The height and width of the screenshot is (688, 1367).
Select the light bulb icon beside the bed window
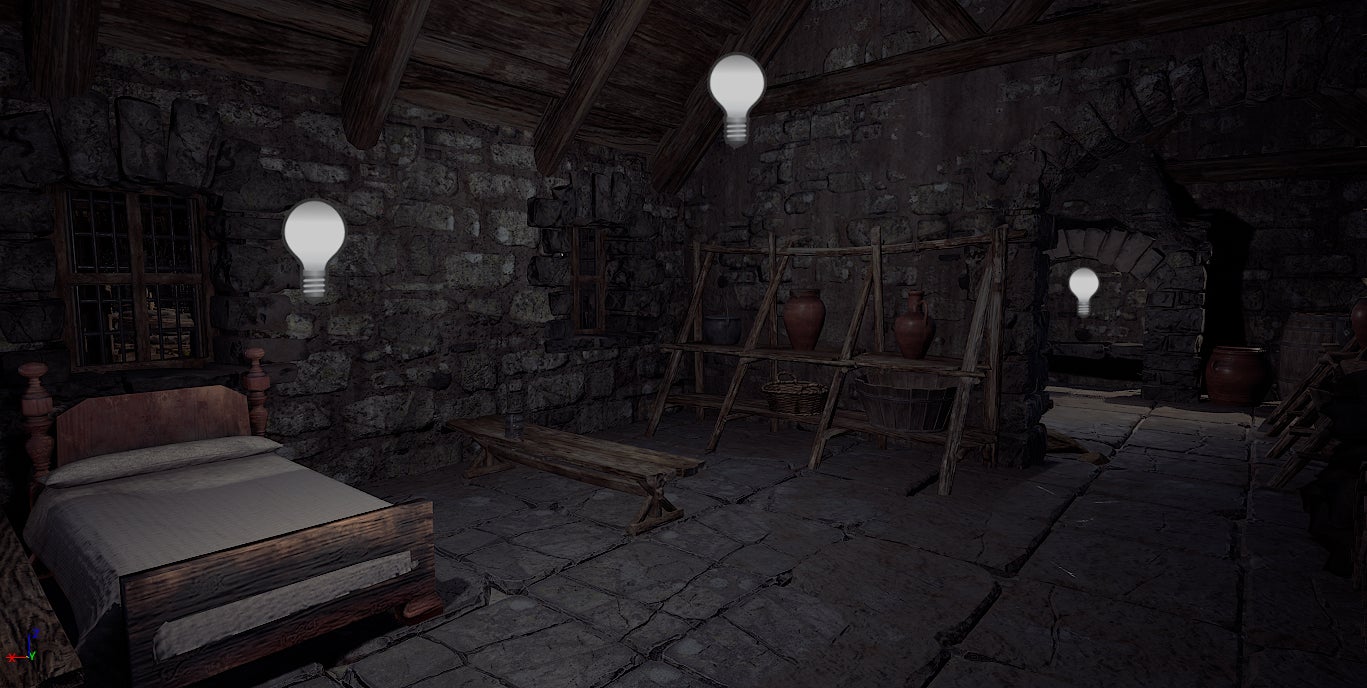pyautogui.click(x=314, y=247)
